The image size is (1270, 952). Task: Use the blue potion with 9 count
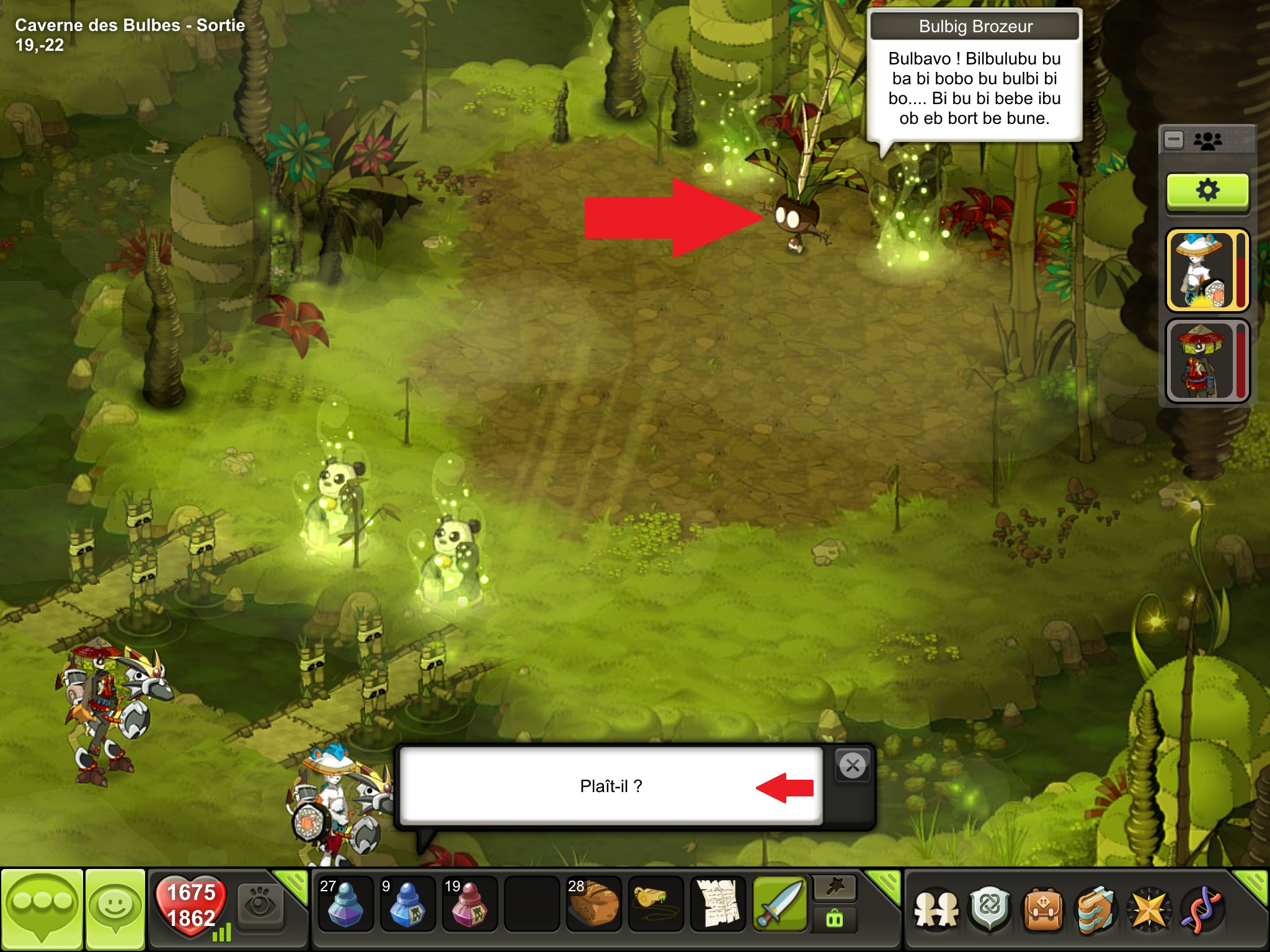click(x=407, y=905)
